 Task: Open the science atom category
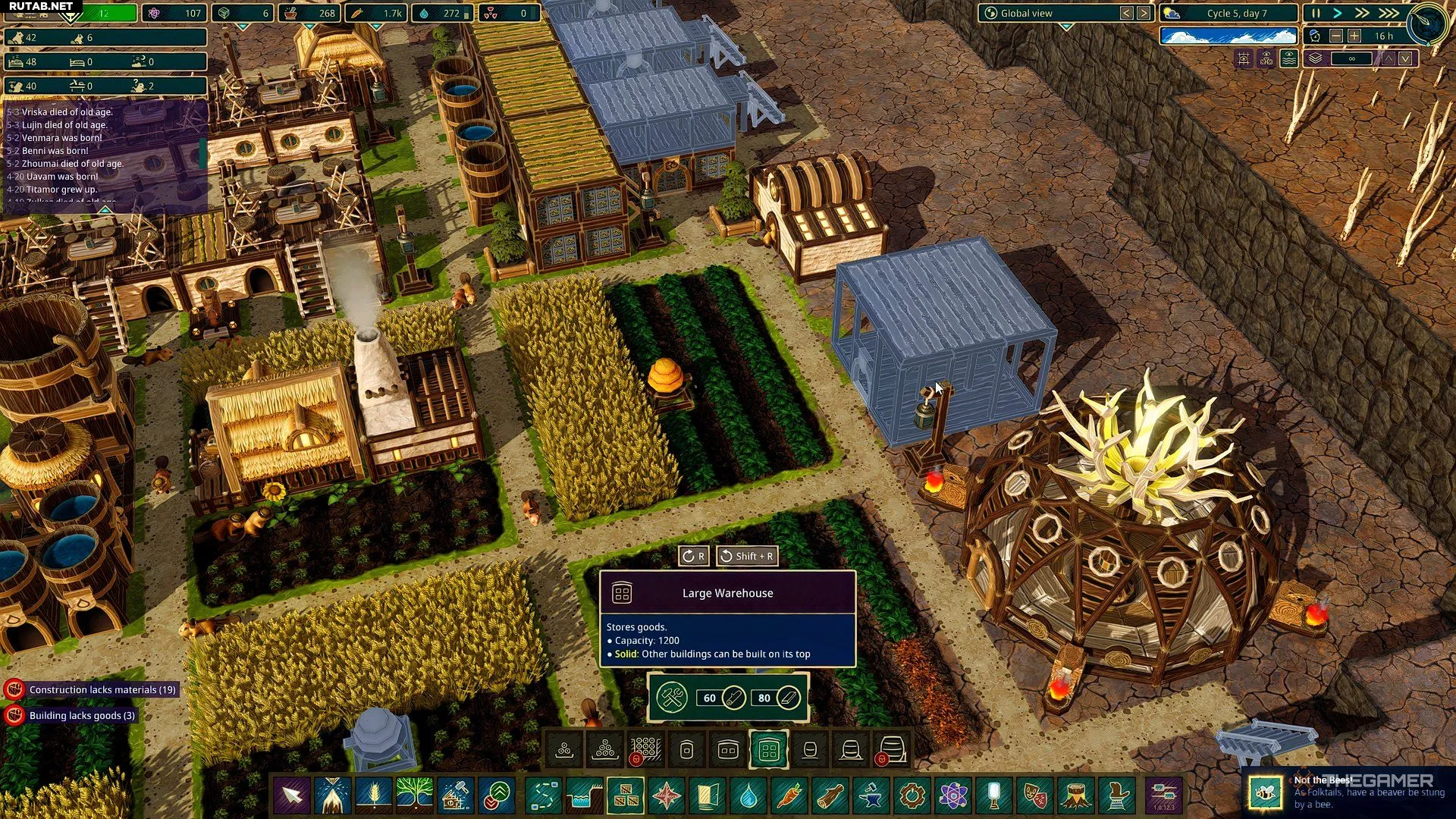click(x=952, y=795)
